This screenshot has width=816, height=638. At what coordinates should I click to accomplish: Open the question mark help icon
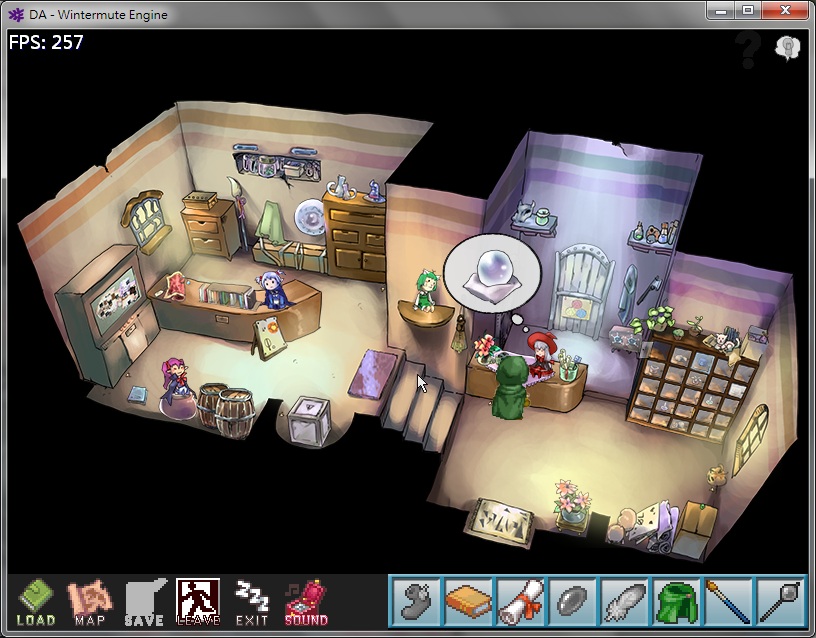pos(747,50)
